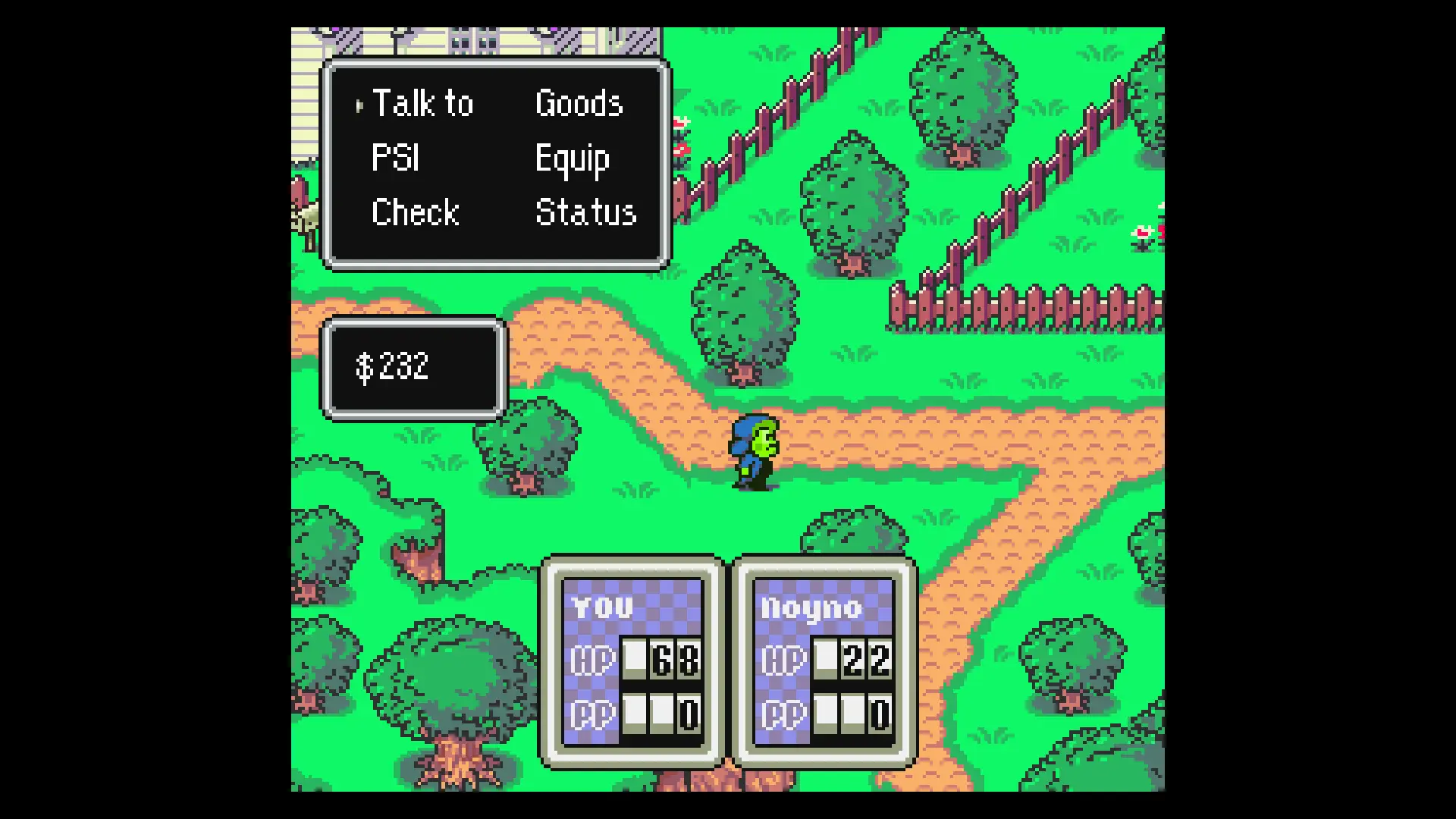Viewport: 1456px width, 819px height.
Task: Choose the PSI command
Action: coord(395,158)
